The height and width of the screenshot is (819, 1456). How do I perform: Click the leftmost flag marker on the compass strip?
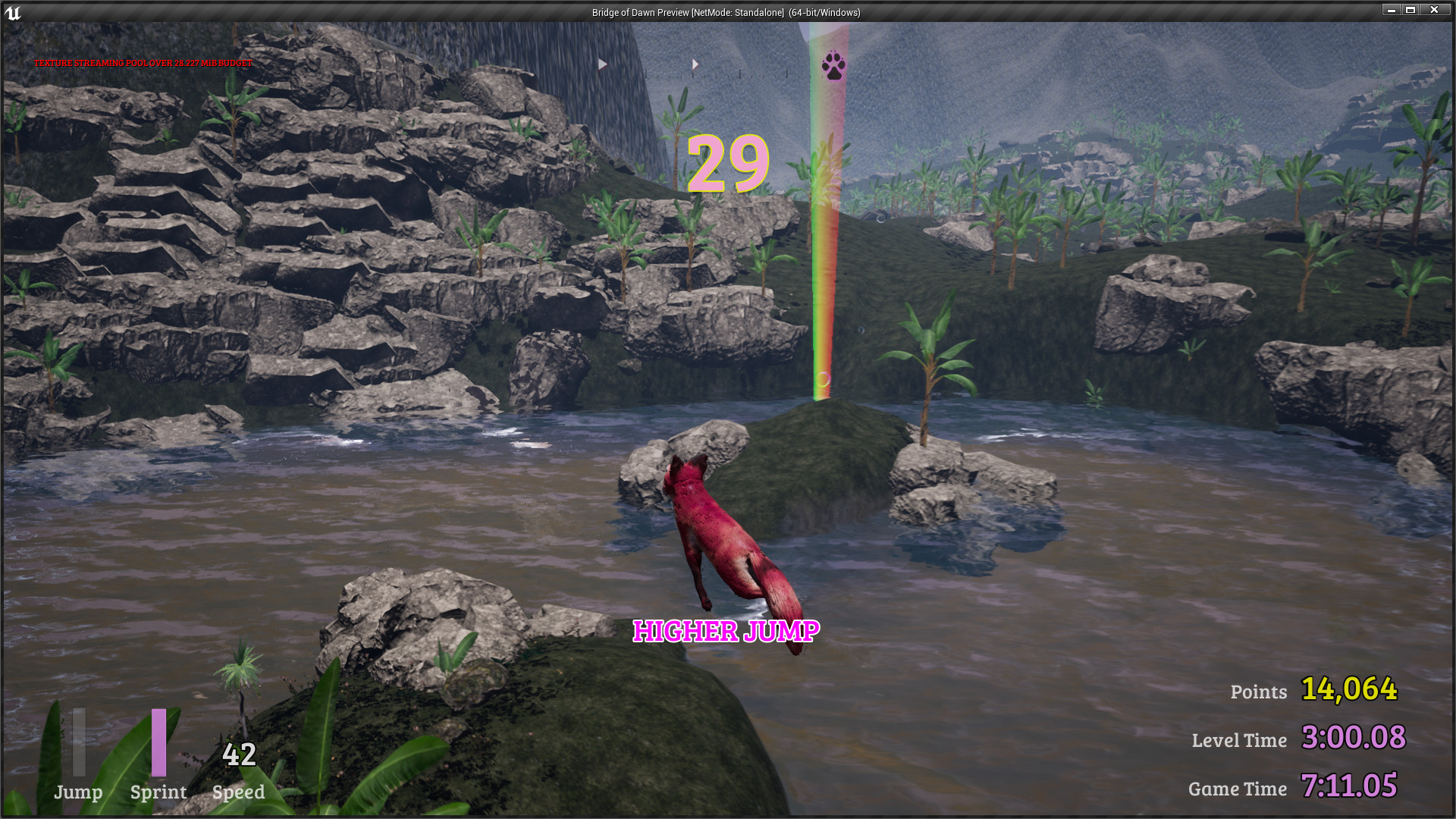click(601, 64)
